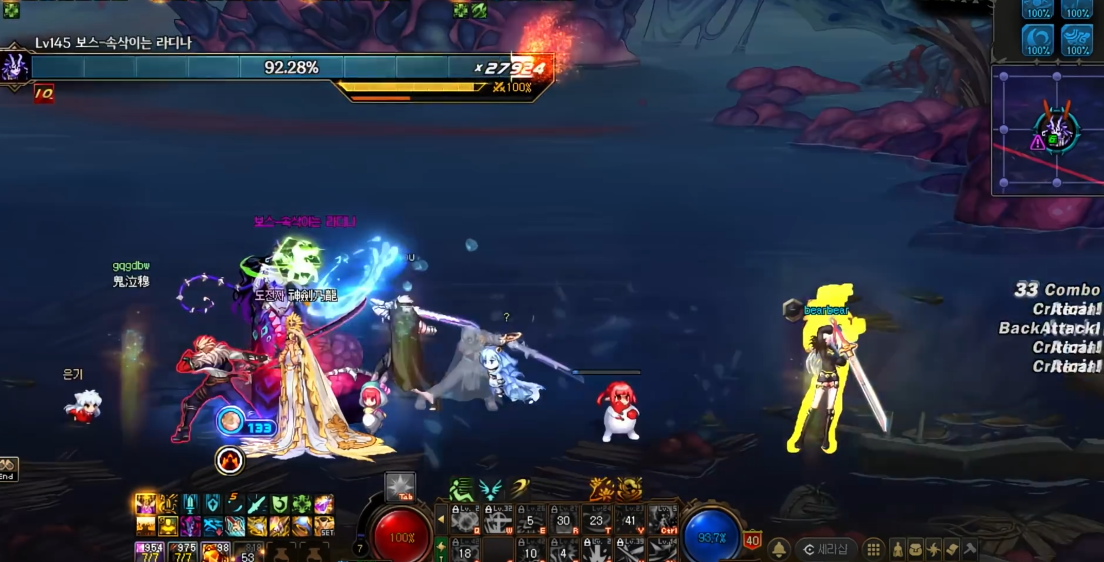Open the inventory bag icon
1104x562 pixels.
pos(915,549)
